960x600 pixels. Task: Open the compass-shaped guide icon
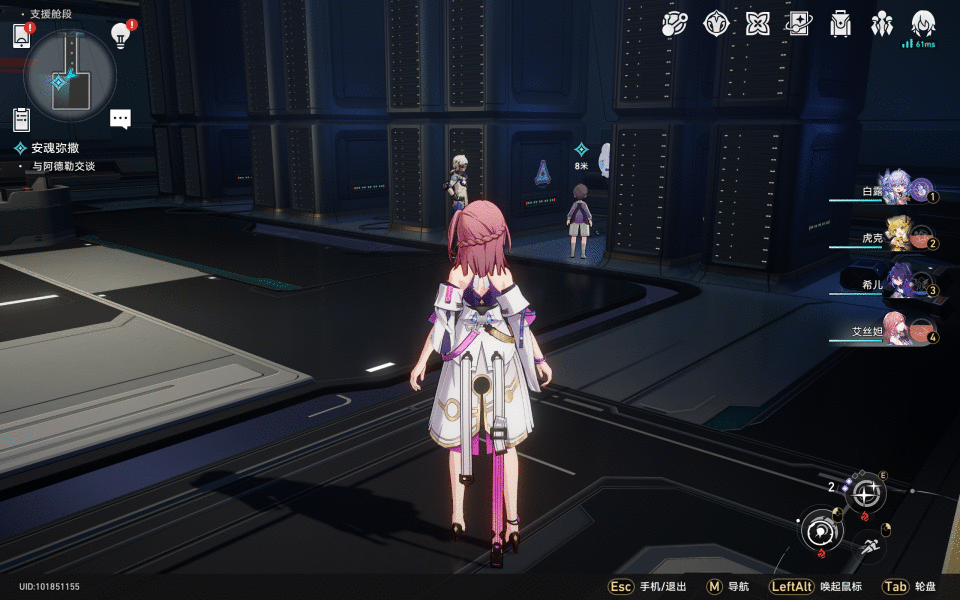(716, 24)
